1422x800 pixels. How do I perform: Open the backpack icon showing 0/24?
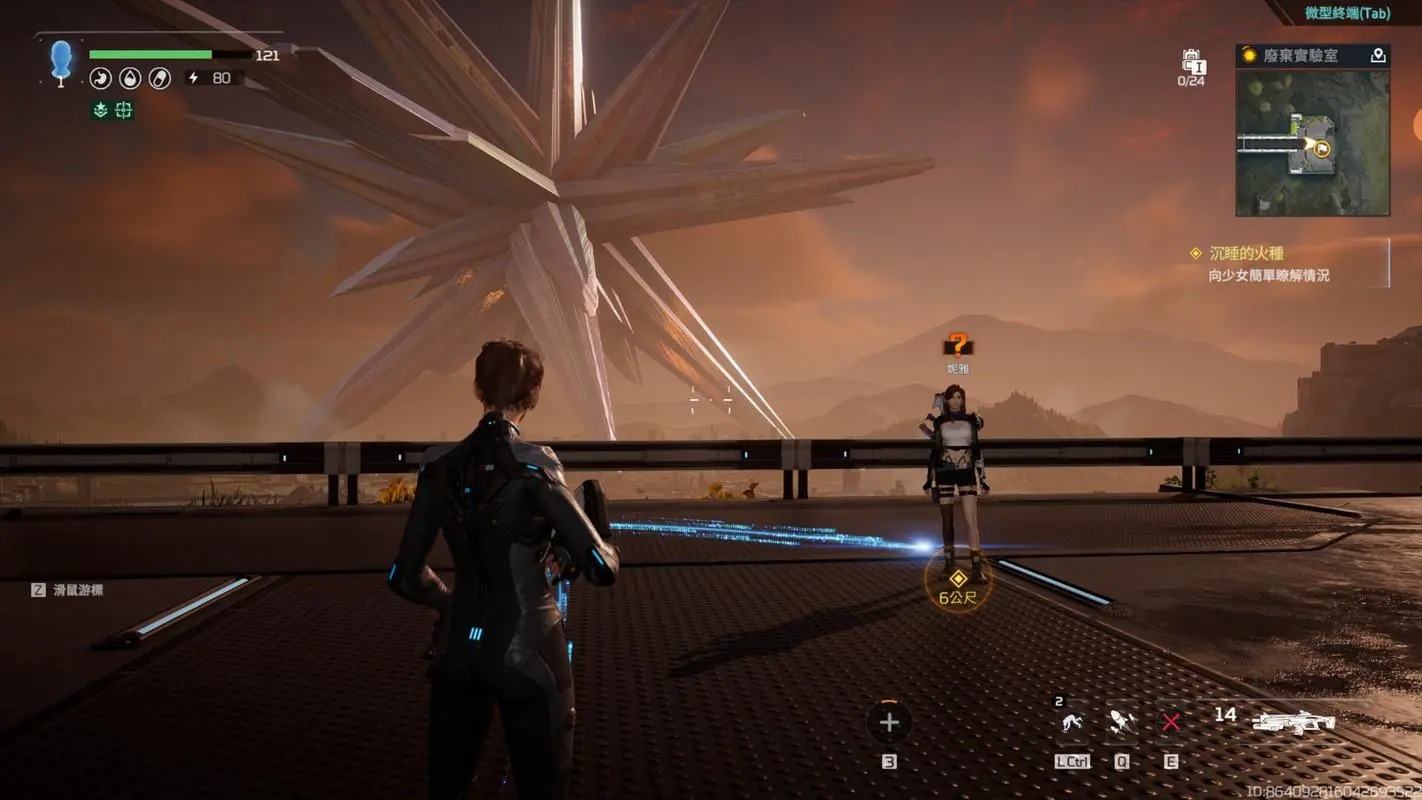pos(1191,63)
